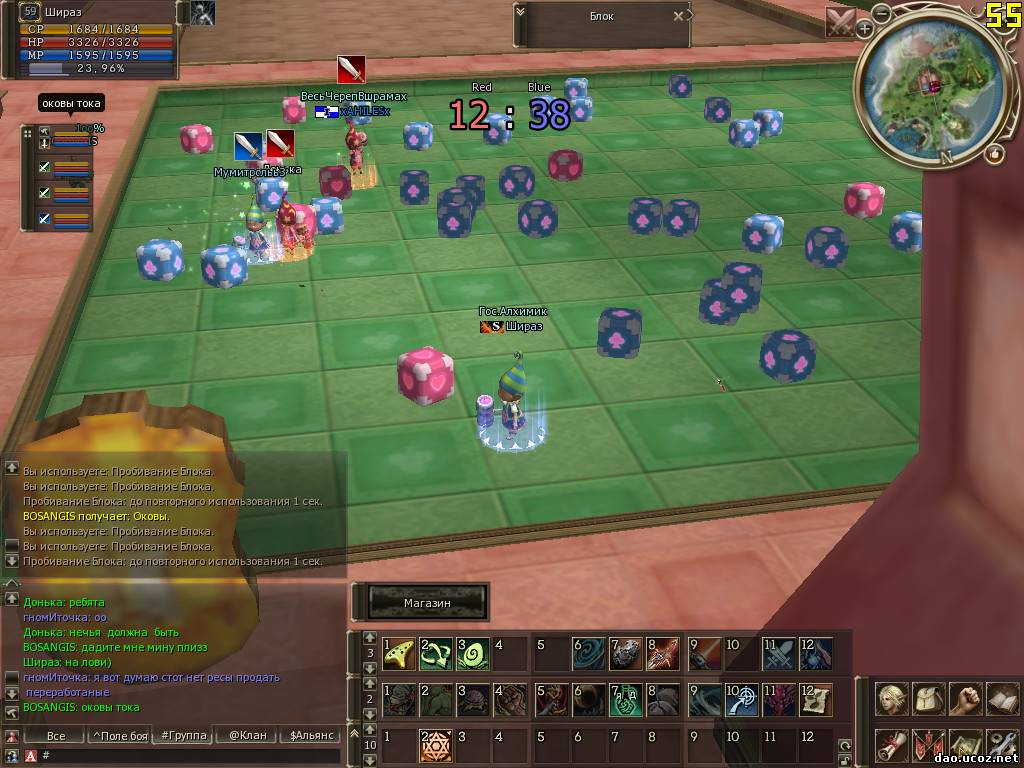The height and width of the screenshot is (768, 1024).
Task: Switch chat to ^Поле боя tab
Action: coord(119,736)
